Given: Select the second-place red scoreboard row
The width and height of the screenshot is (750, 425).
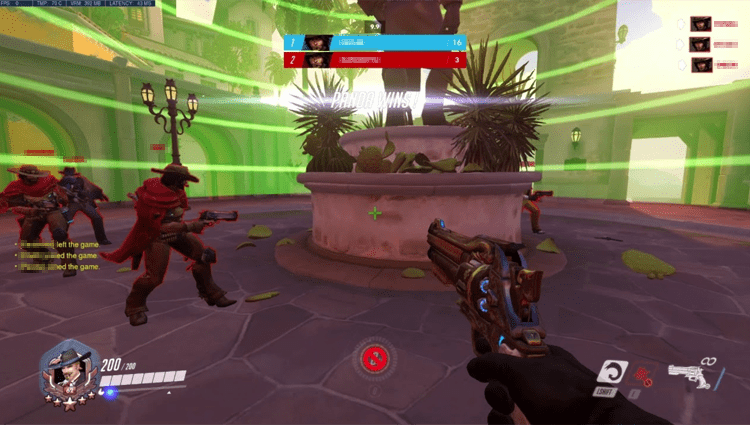Looking at the screenshot, I should click(374, 60).
